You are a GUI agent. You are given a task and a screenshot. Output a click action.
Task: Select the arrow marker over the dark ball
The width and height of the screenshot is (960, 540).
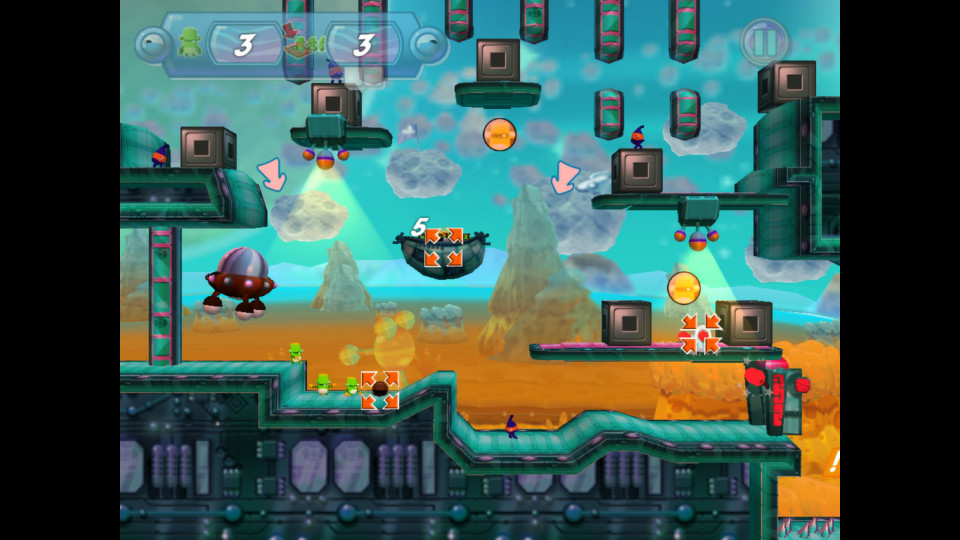380,390
